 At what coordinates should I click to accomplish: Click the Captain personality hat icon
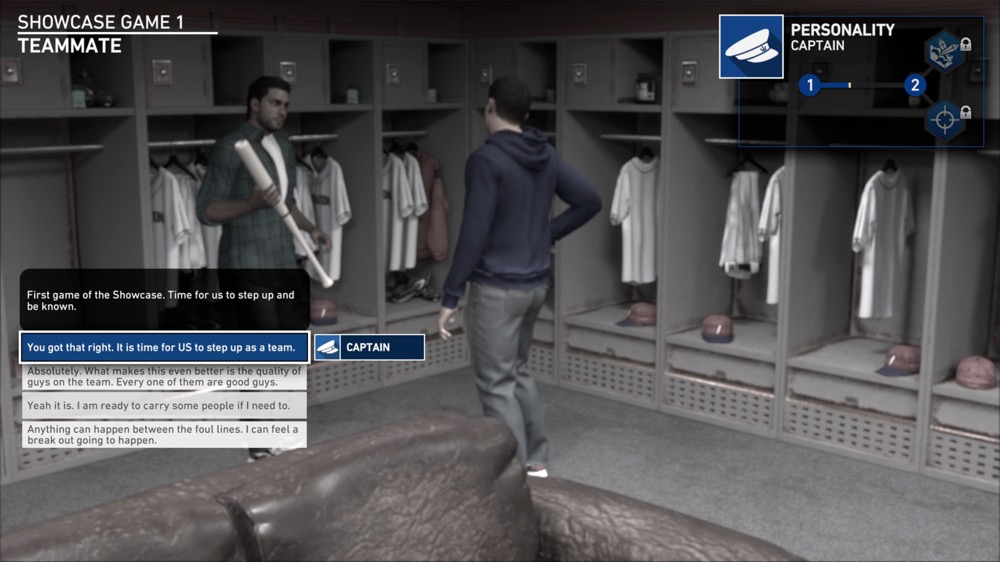coord(751,46)
